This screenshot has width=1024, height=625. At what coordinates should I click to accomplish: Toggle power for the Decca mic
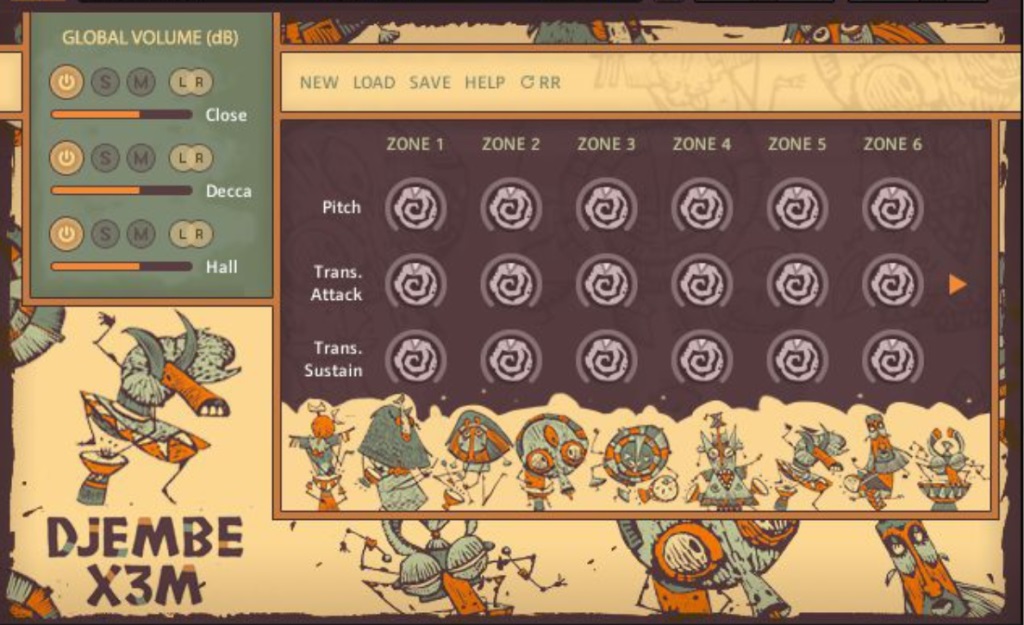[x=66, y=157]
